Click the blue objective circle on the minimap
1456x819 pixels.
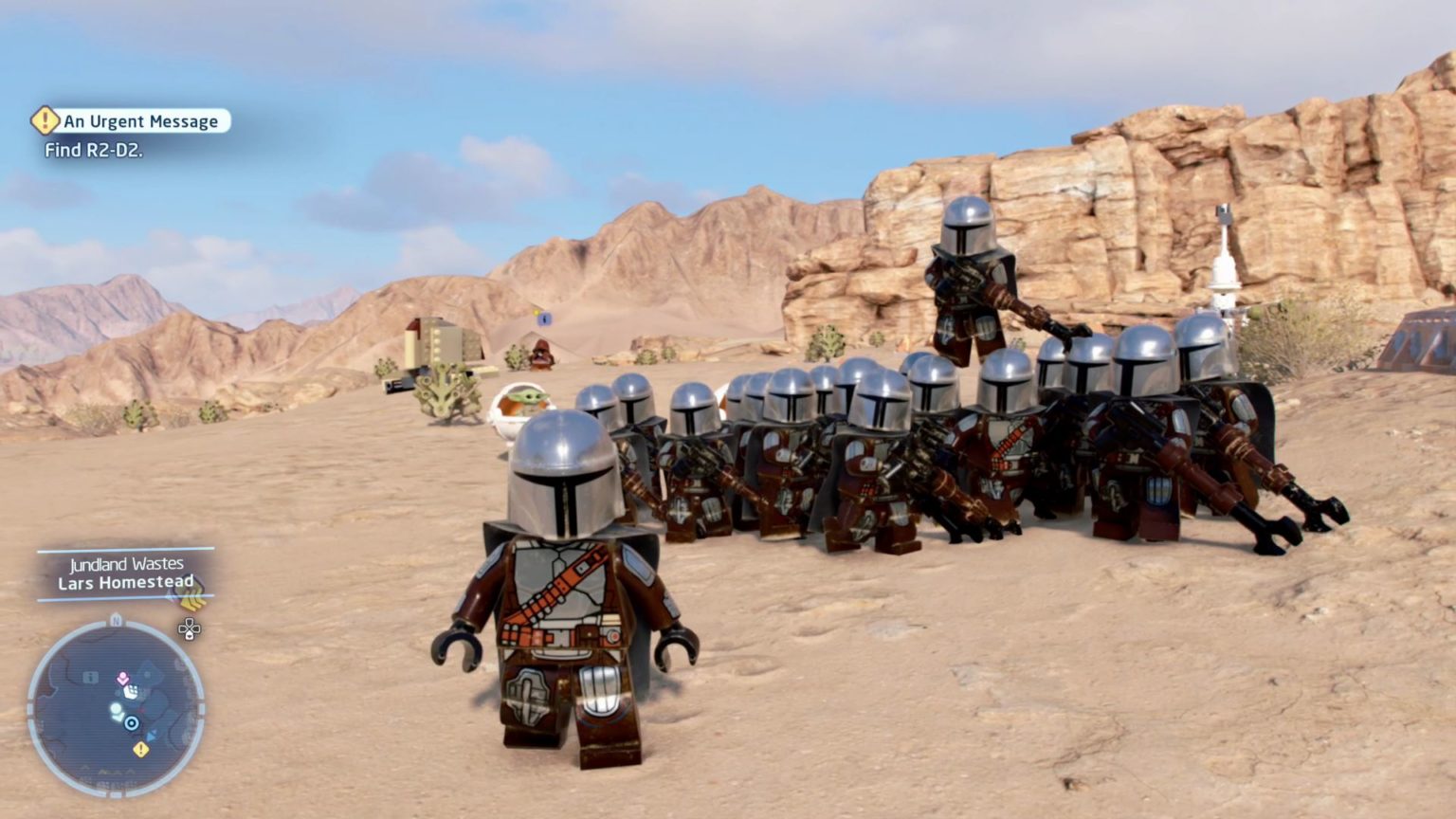click(x=132, y=722)
